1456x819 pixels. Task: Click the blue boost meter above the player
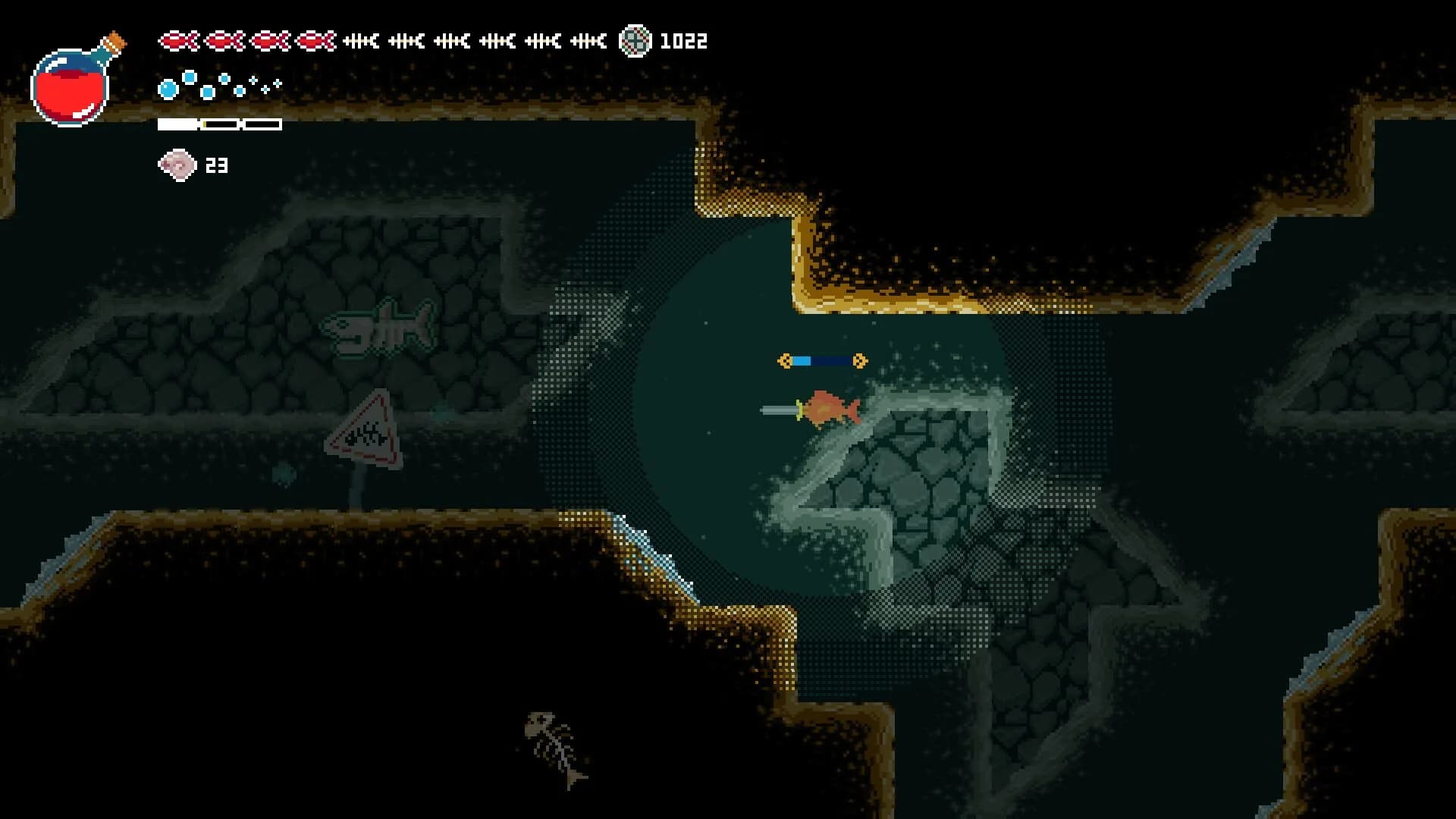coord(821,360)
